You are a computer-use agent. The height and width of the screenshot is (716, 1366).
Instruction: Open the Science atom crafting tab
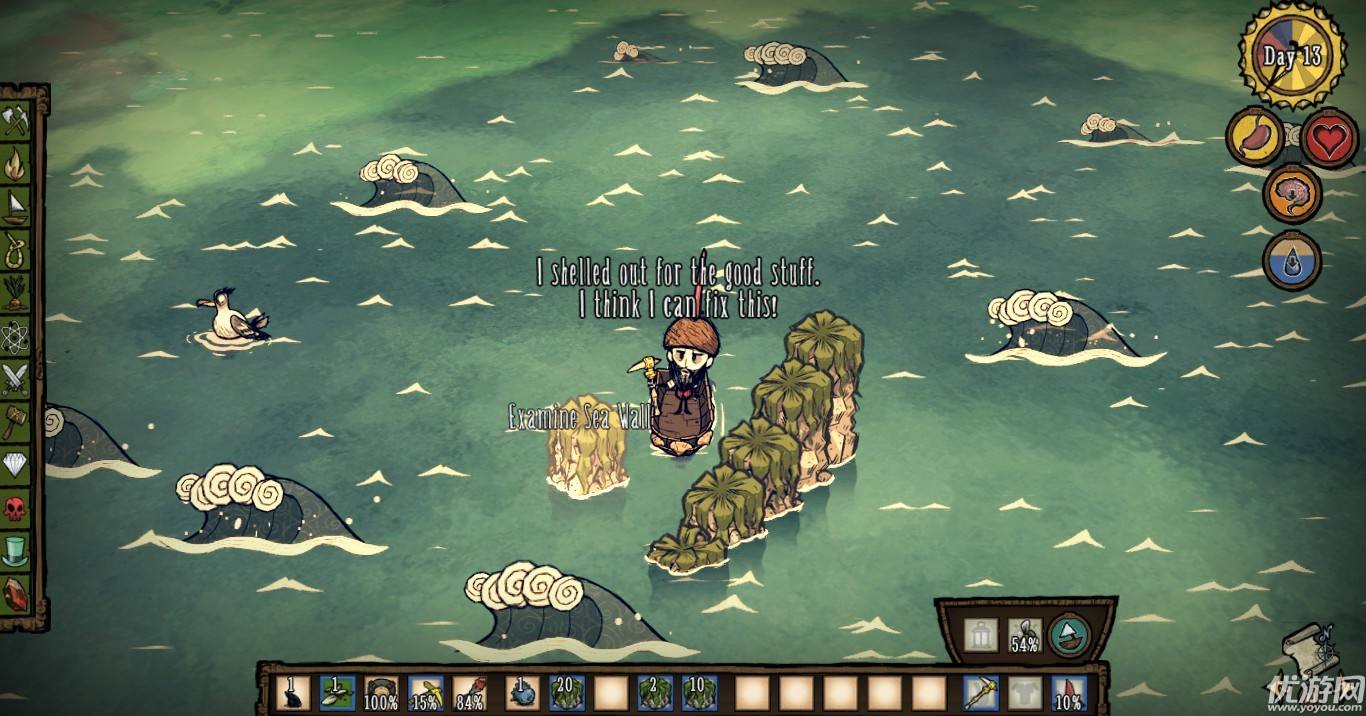tap(15, 336)
